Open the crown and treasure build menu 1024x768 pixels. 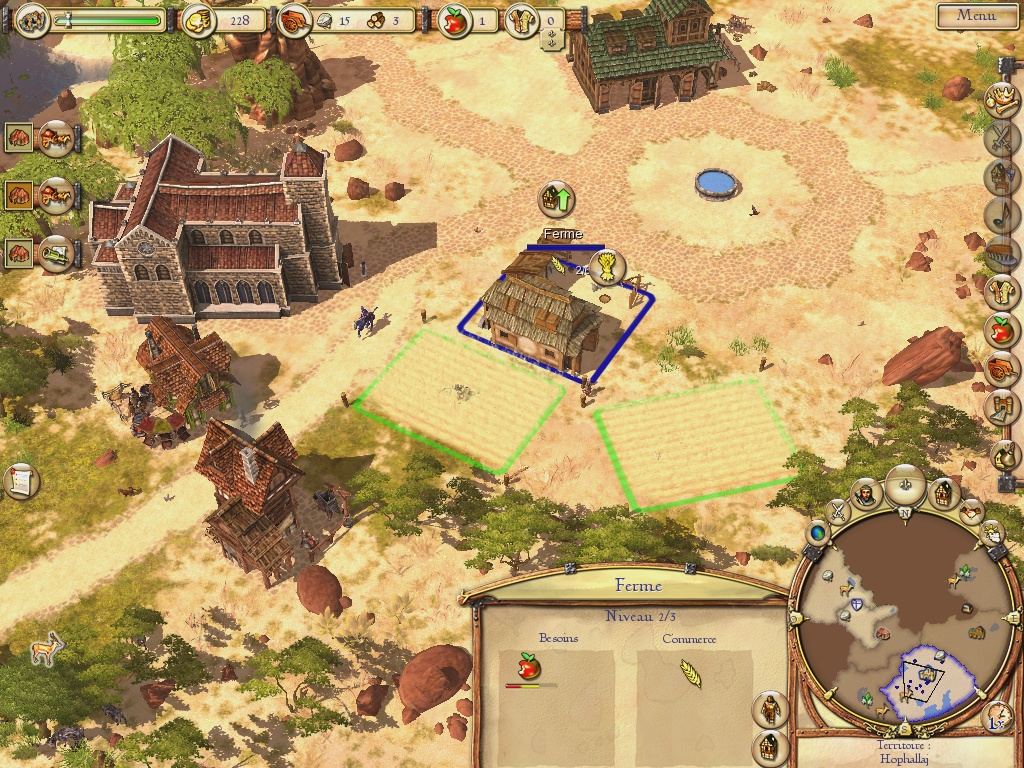[x=1000, y=99]
